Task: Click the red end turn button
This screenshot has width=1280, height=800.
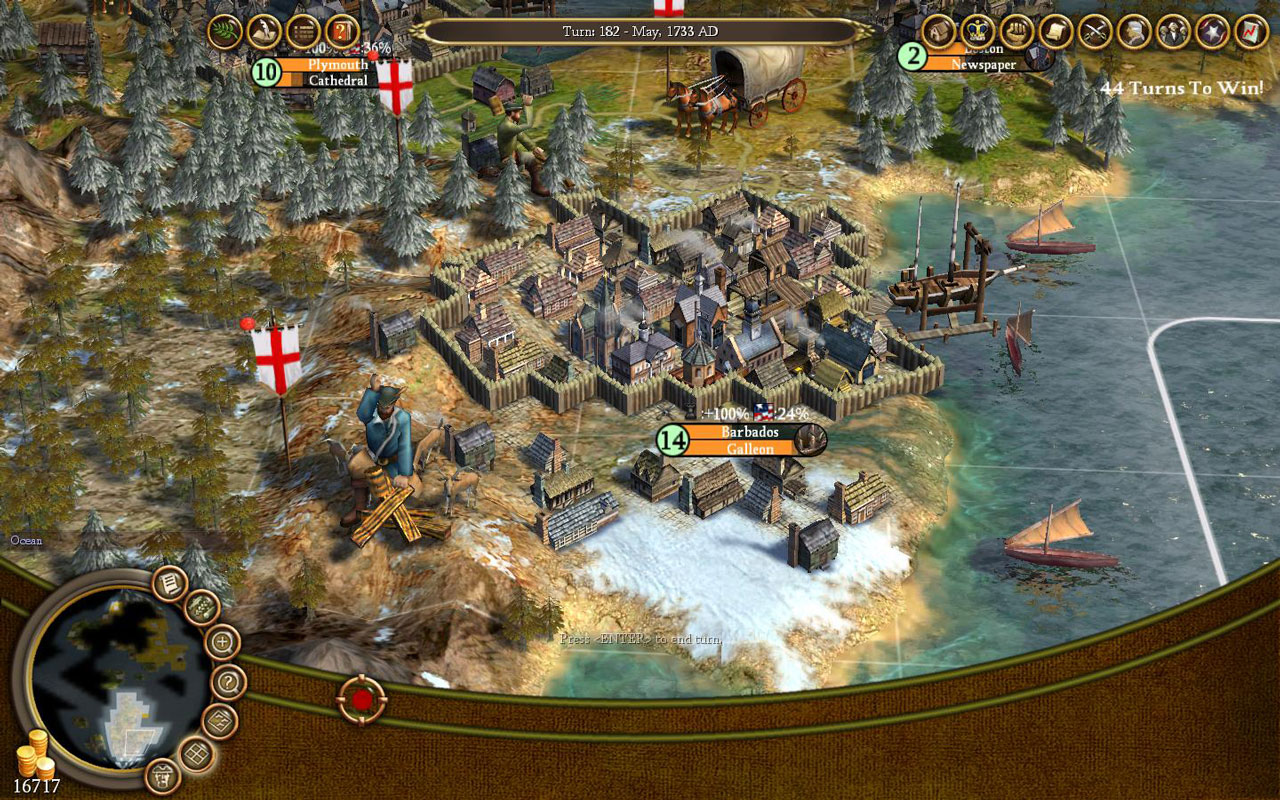Action: pos(361,699)
